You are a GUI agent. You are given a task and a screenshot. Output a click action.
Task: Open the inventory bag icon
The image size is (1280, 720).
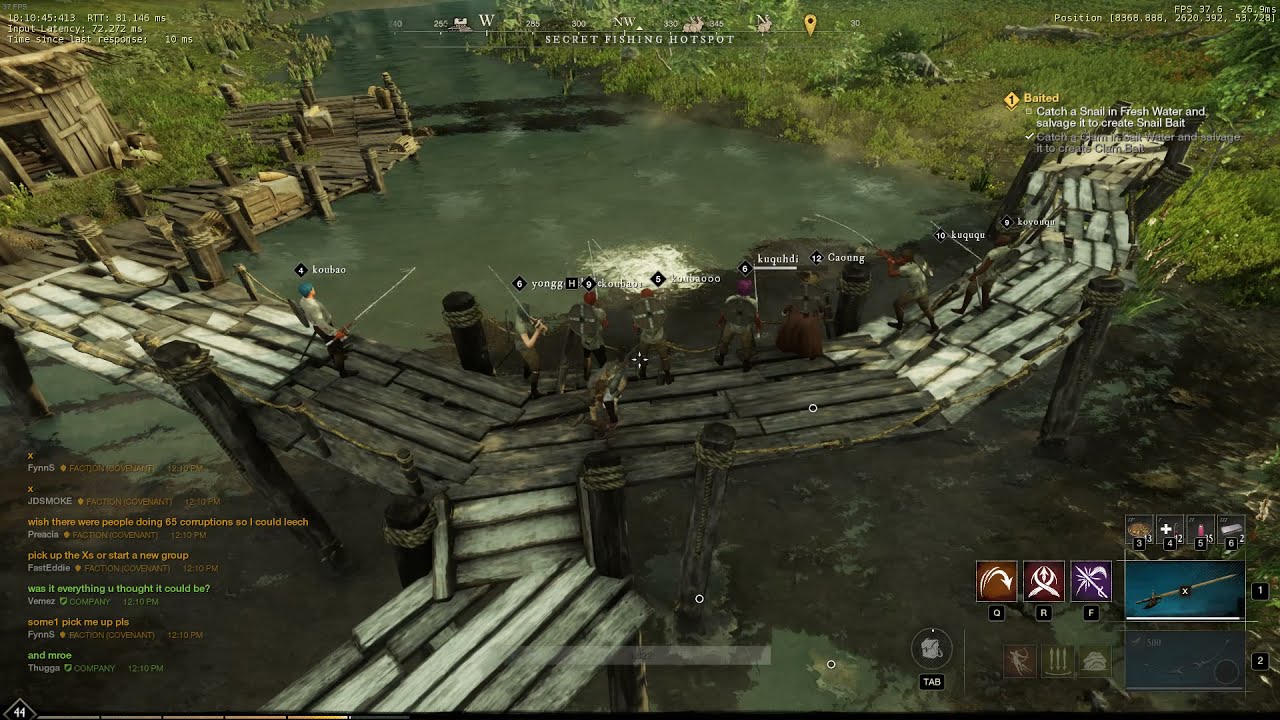pyautogui.click(x=931, y=649)
